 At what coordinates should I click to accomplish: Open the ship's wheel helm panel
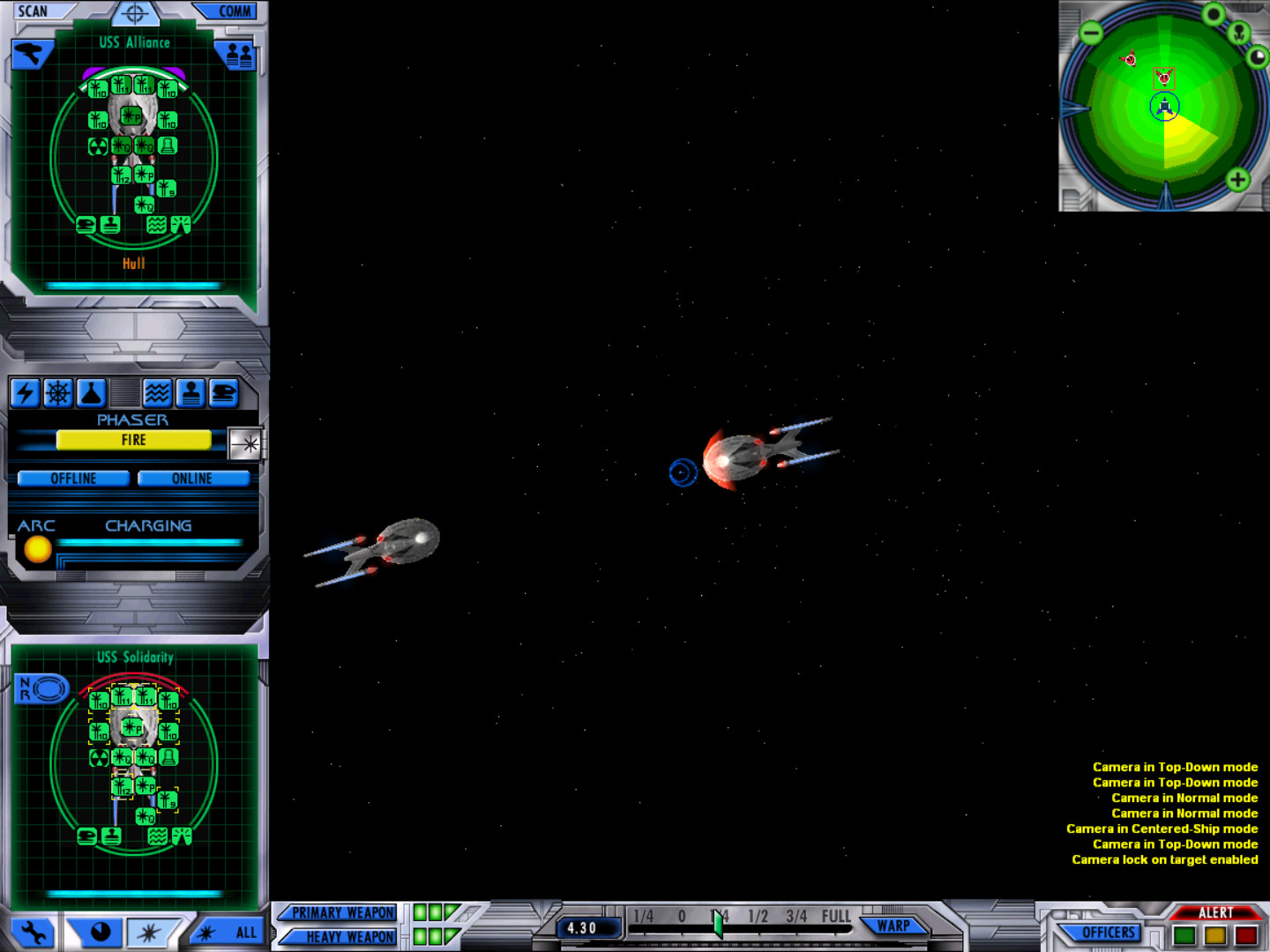(58, 393)
